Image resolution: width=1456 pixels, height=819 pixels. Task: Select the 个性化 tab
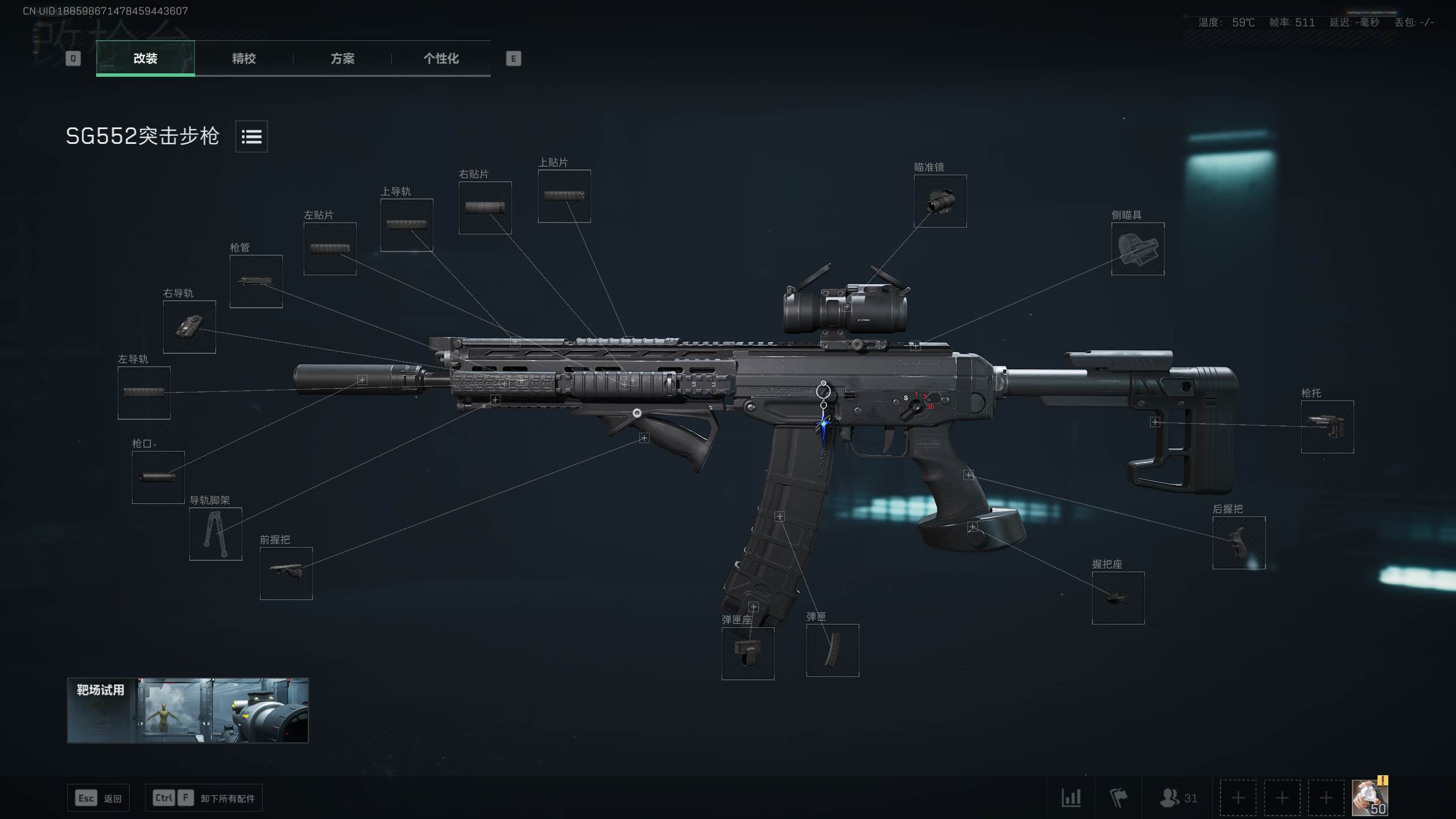click(x=441, y=58)
